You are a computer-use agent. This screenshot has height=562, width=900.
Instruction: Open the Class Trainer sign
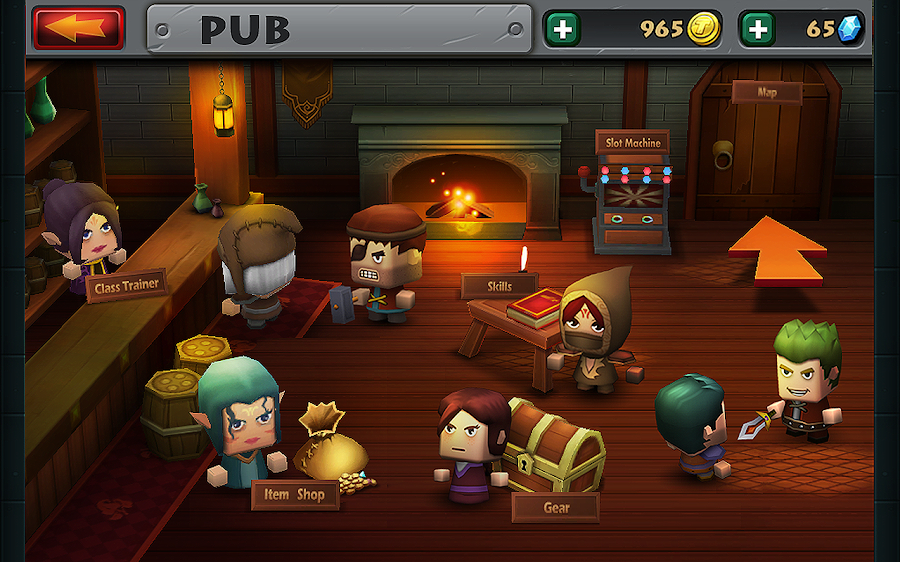(127, 287)
